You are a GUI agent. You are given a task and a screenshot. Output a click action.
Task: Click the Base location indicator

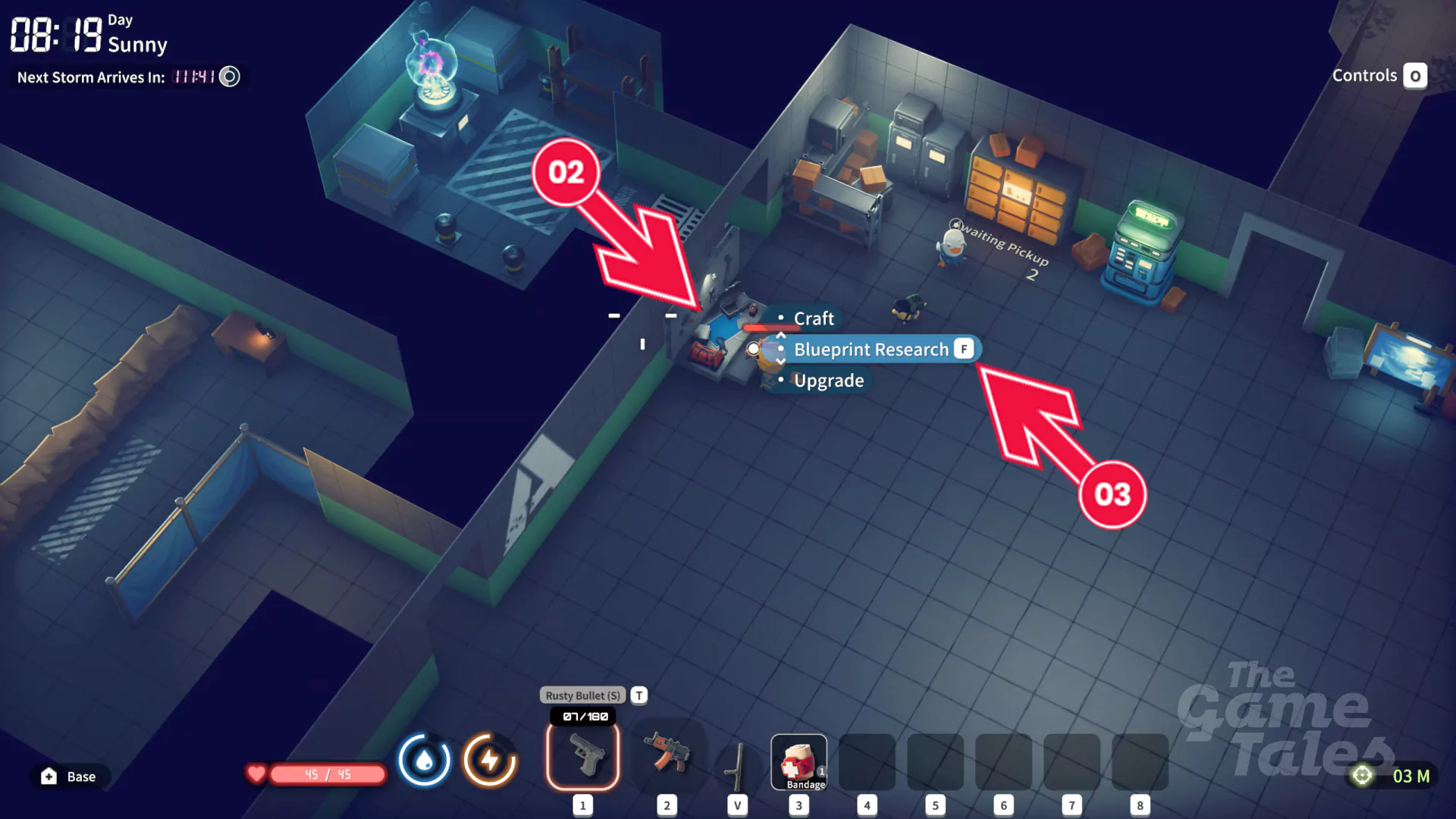[x=69, y=777]
